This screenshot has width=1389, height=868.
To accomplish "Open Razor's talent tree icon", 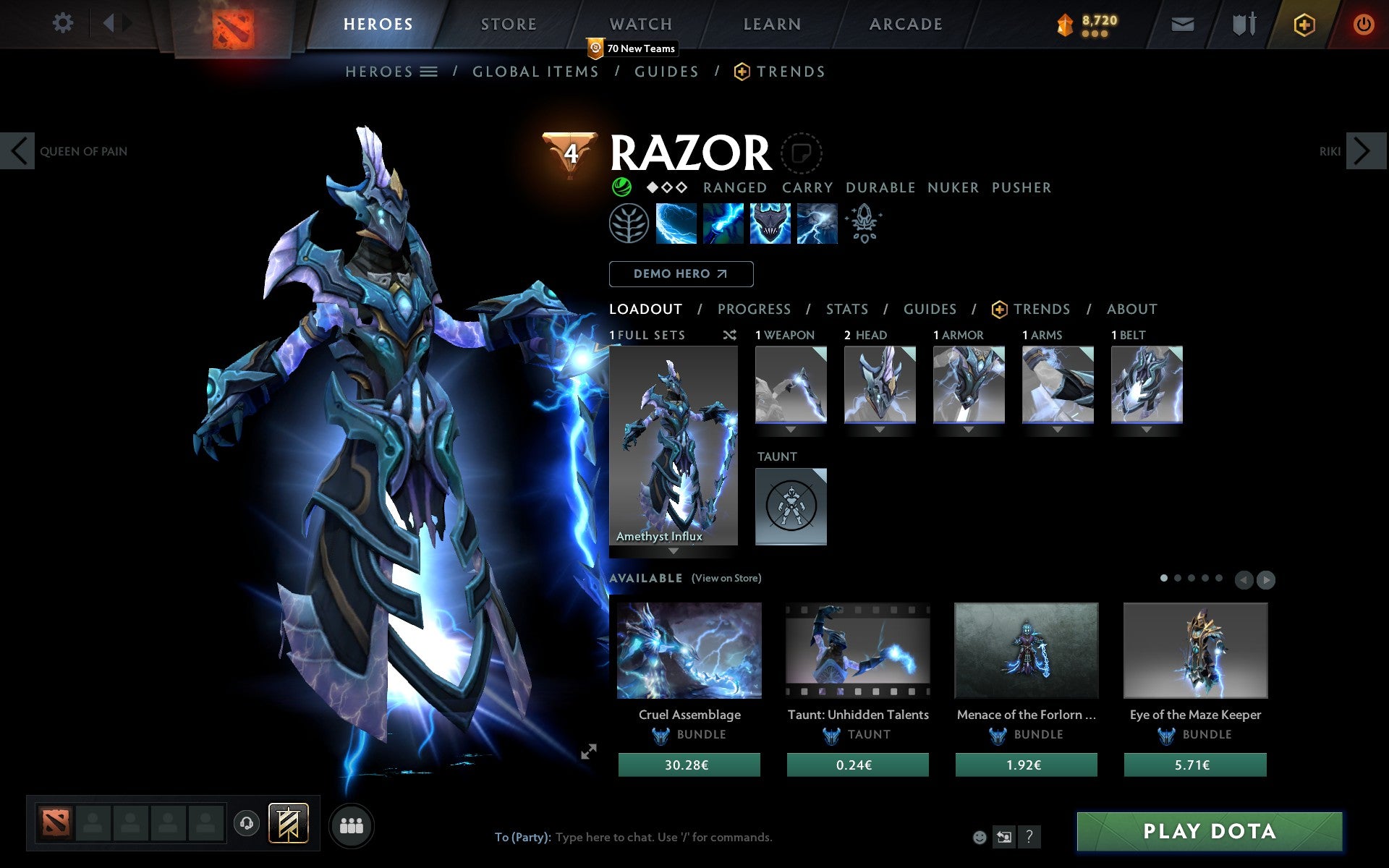I will tap(629, 224).
